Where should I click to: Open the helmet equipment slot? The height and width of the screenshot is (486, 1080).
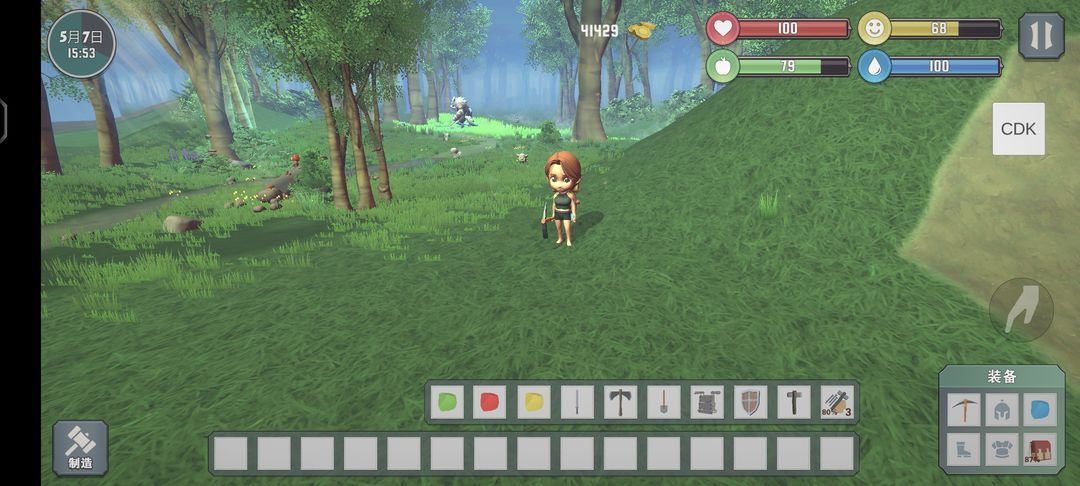tap(1001, 409)
